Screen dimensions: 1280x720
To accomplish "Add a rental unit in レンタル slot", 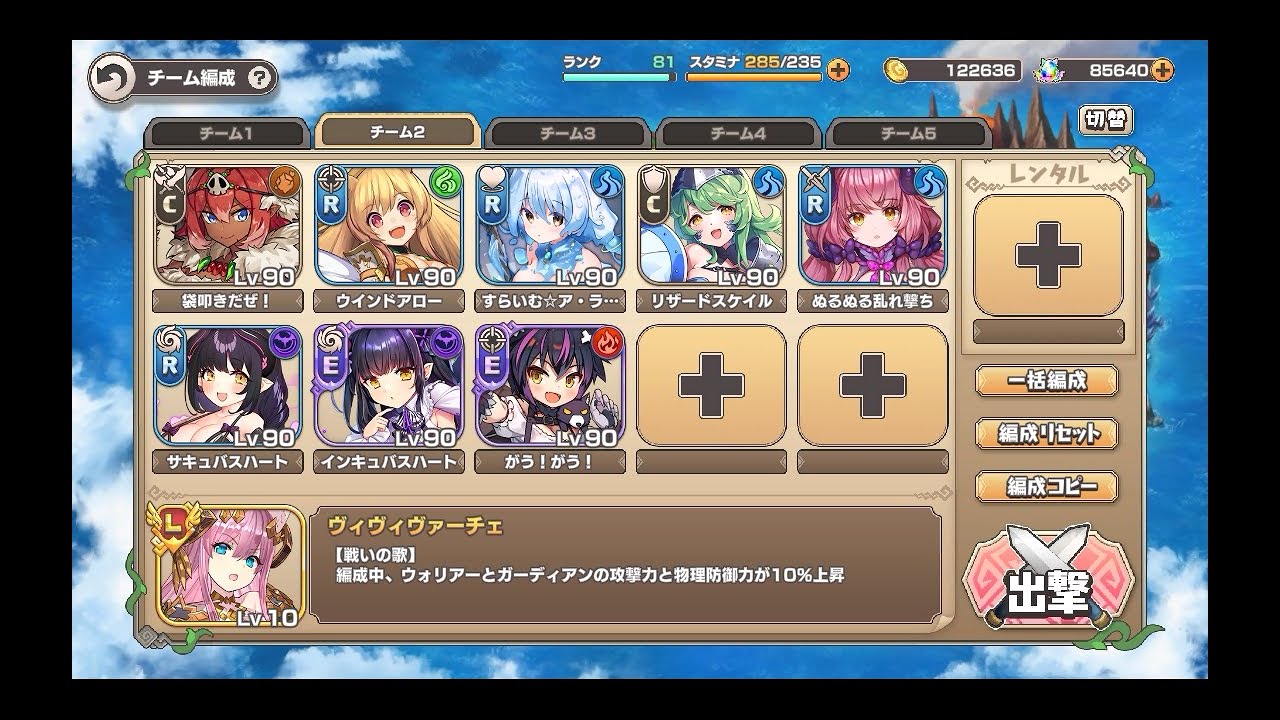I will point(1048,256).
